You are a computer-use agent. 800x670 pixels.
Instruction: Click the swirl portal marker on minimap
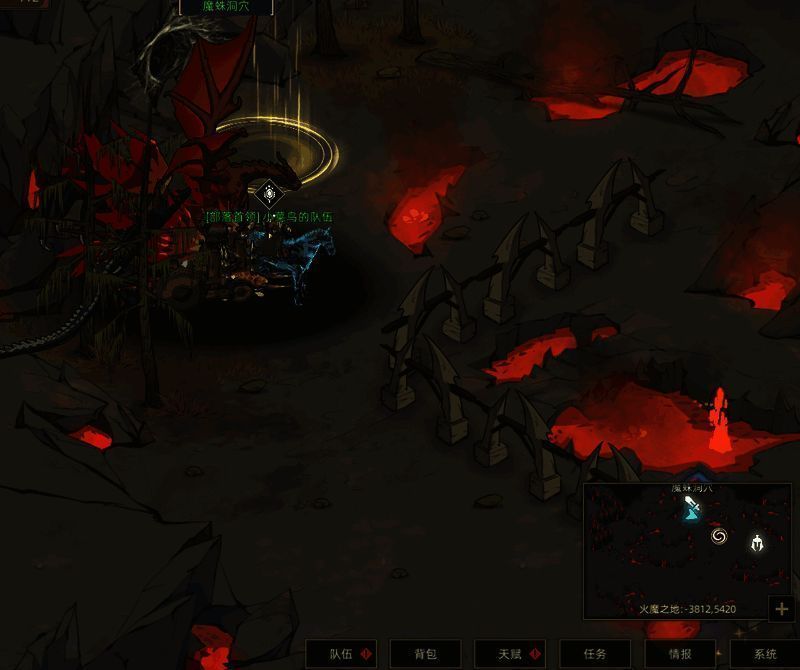click(719, 537)
